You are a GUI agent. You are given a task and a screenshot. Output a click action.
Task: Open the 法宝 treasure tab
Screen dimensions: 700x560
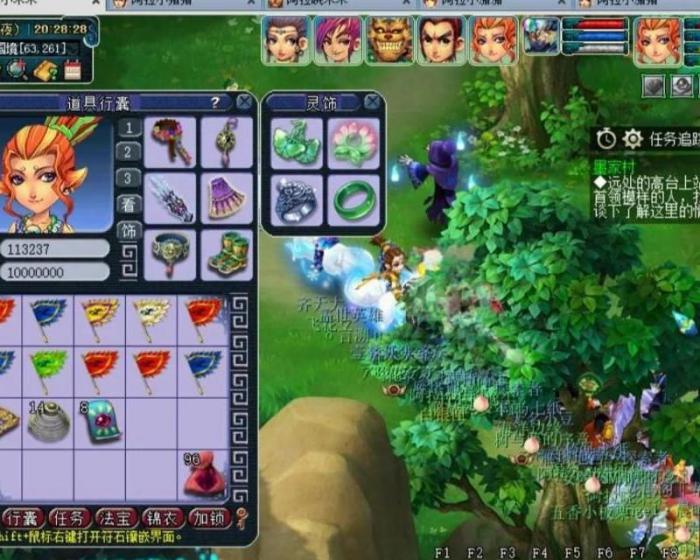(117, 518)
